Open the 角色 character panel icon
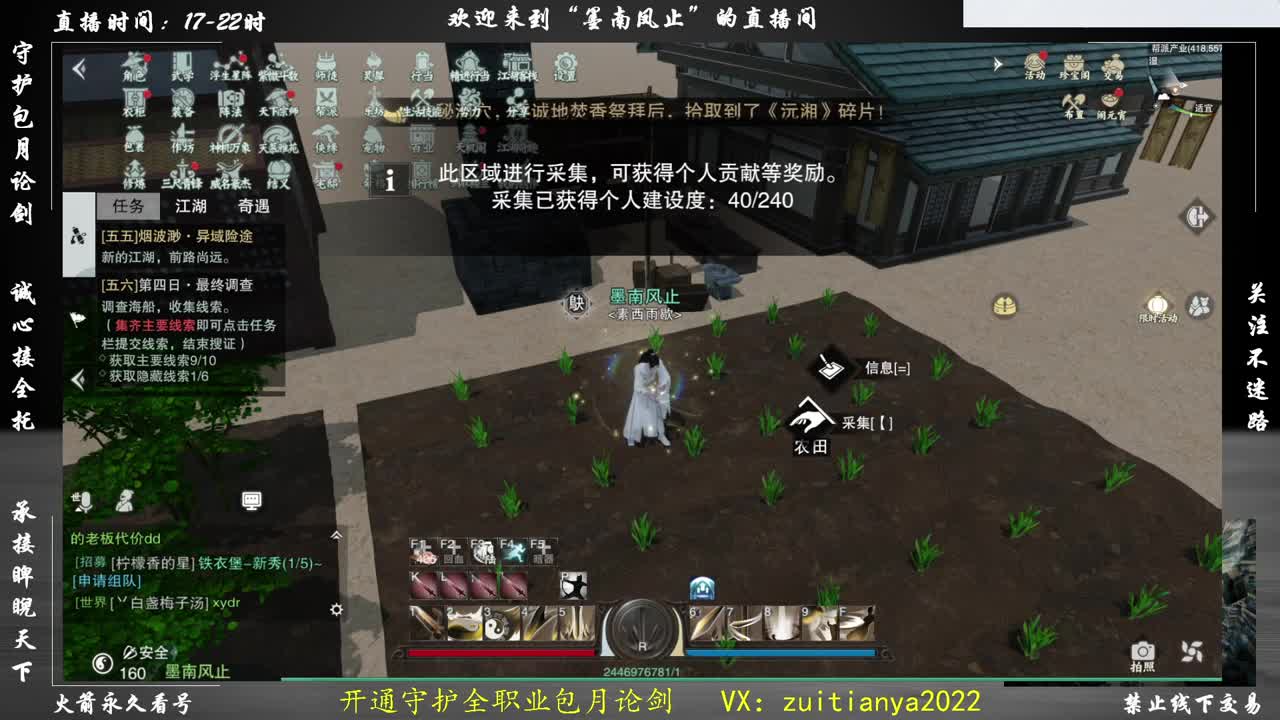 133,66
